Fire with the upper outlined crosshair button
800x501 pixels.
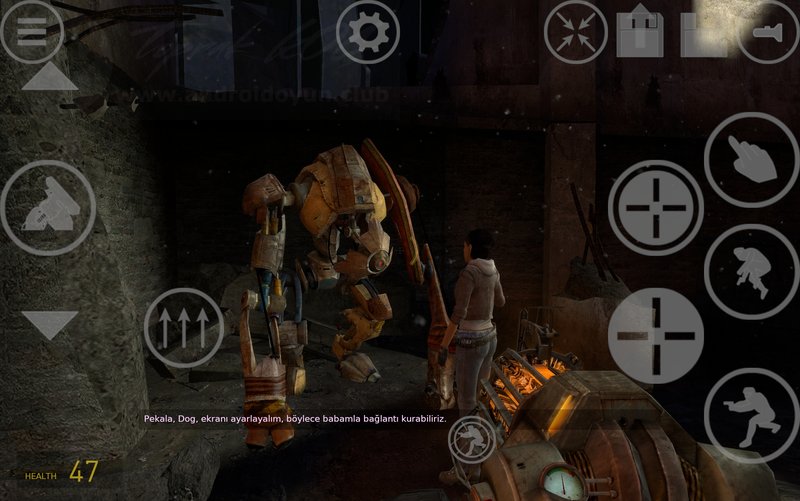click(655, 208)
